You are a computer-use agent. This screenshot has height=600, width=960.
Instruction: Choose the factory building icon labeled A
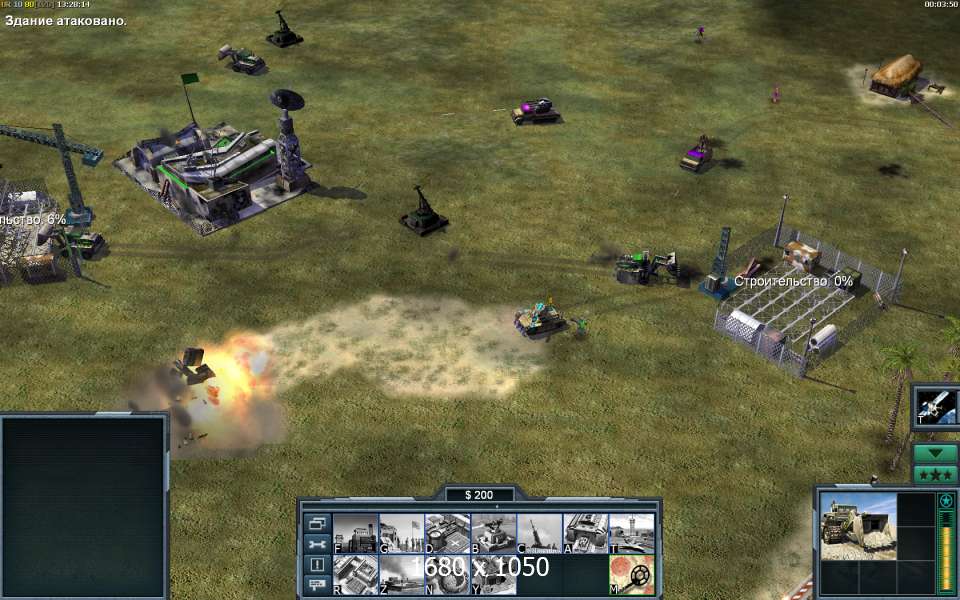[585, 533]
